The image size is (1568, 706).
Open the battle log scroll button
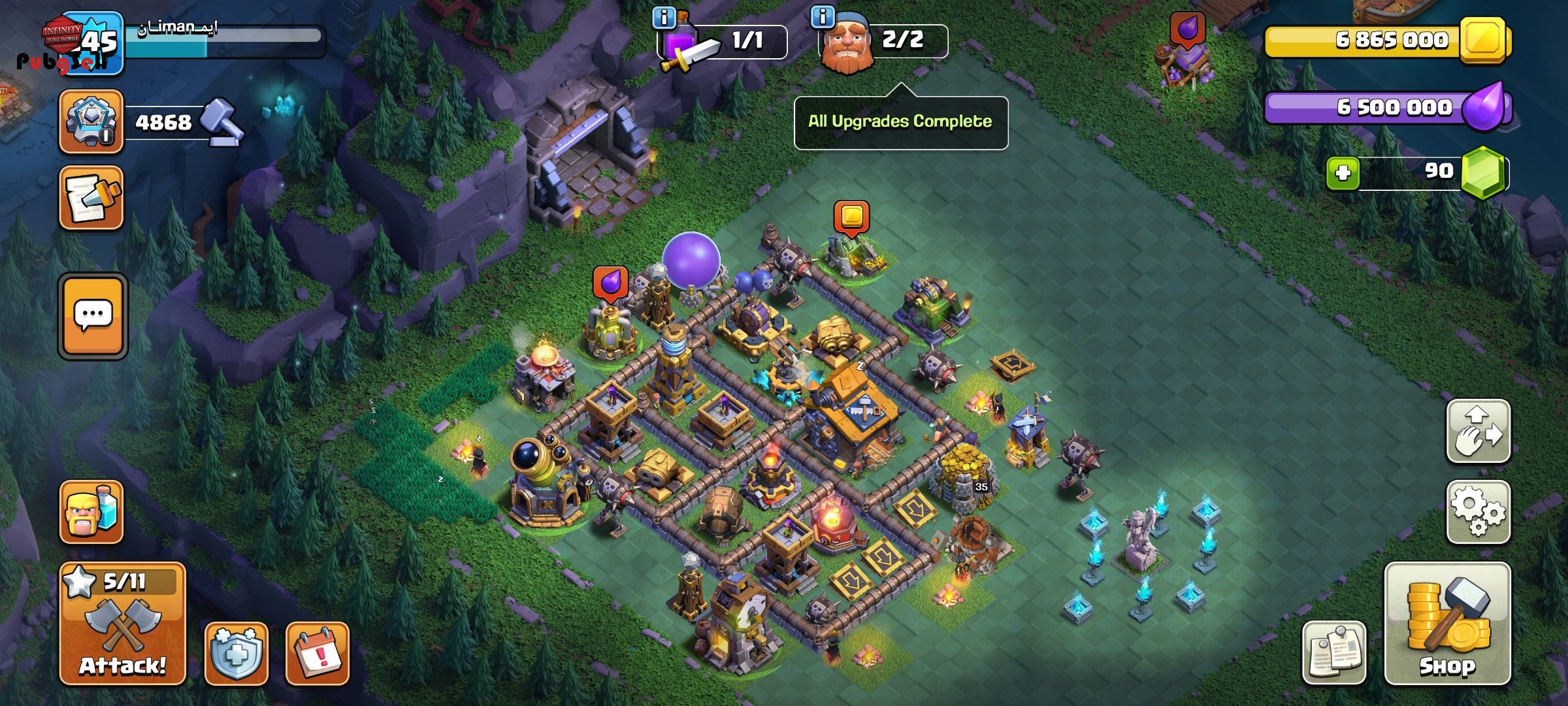(91, 198)
